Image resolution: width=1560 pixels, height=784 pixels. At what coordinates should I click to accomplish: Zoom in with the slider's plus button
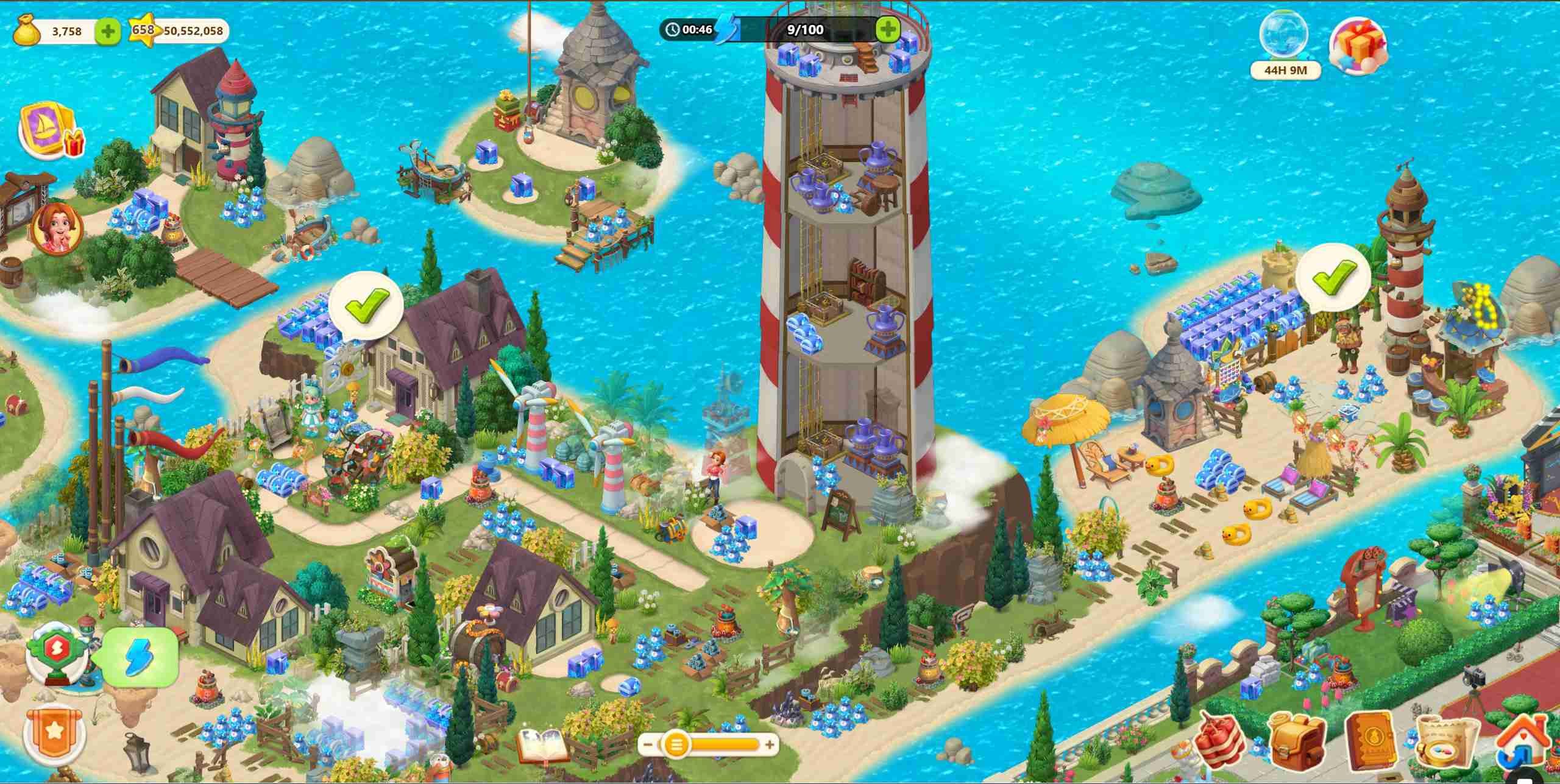770,744
